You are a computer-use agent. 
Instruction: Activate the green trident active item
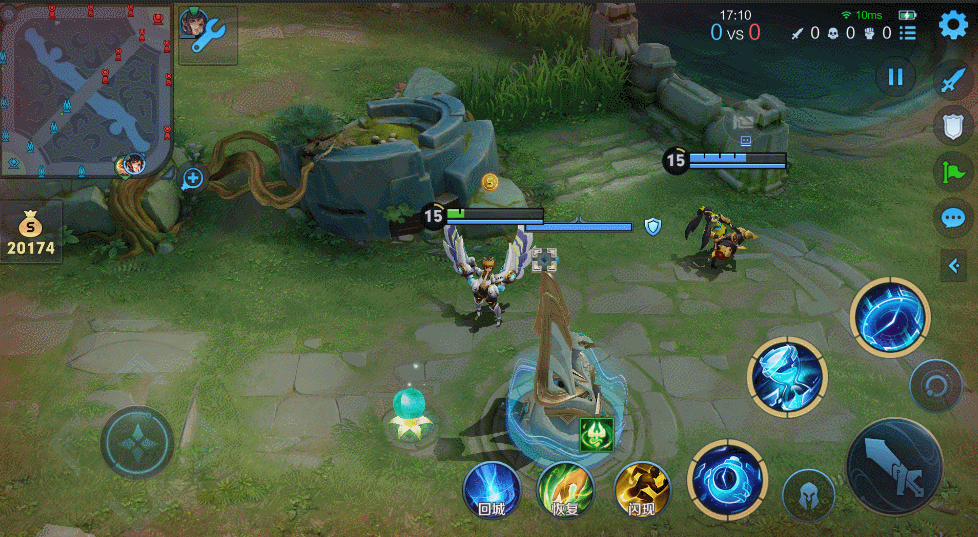596,434
